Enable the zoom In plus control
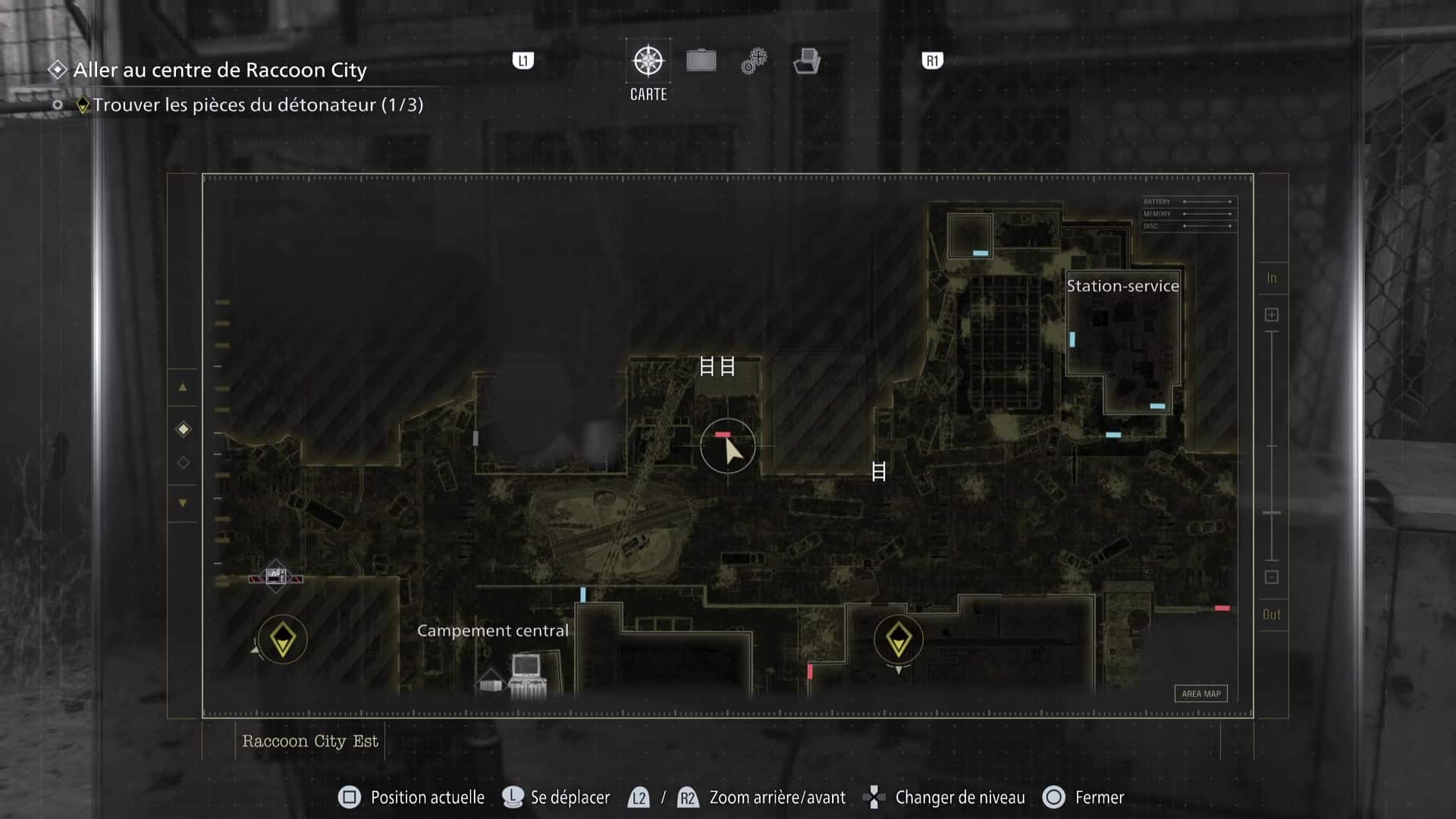The width and height of the screenshot is (1456, 819). point(1271,312)
